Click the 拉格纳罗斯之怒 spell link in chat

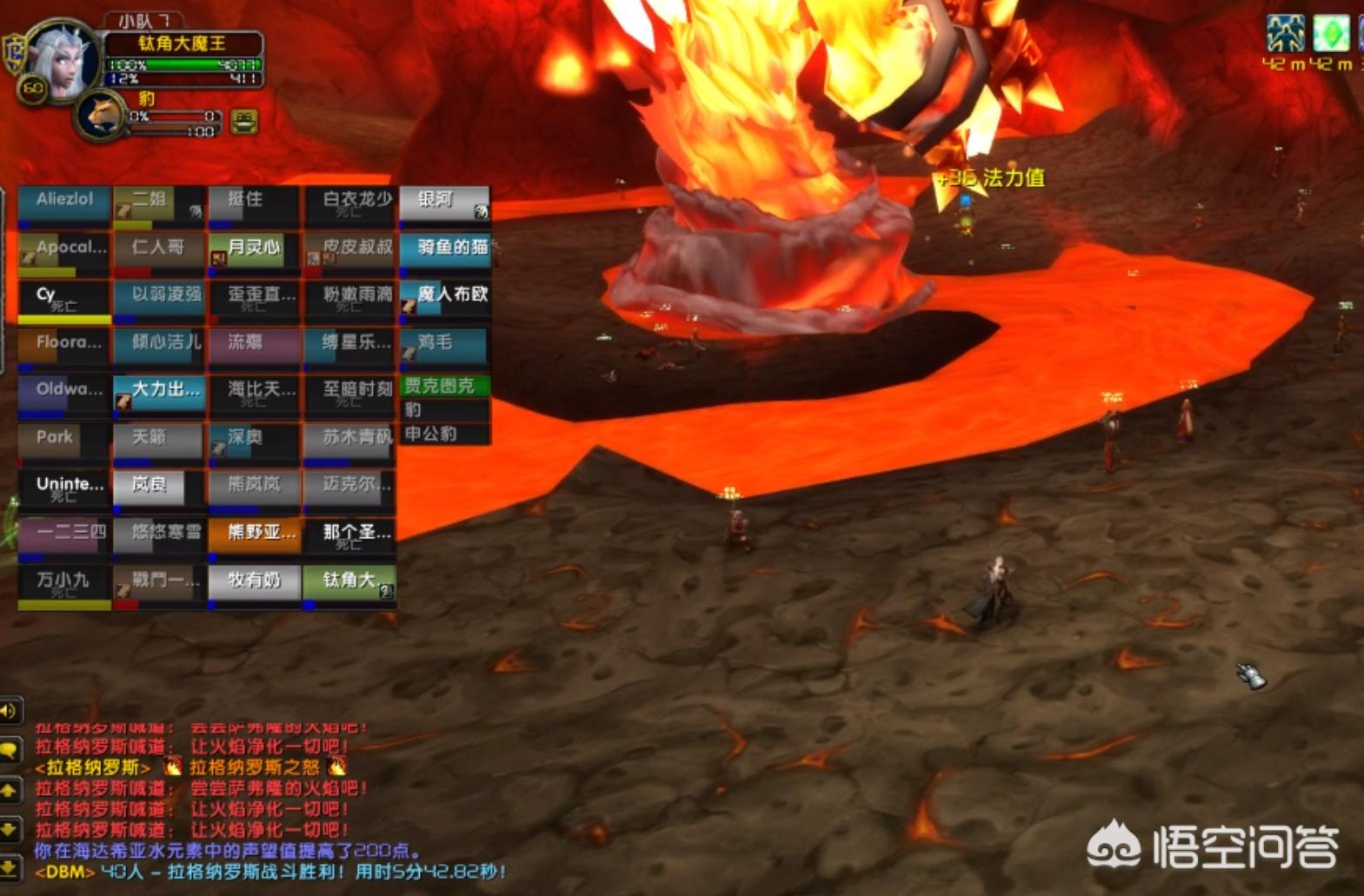coord(255,767)
